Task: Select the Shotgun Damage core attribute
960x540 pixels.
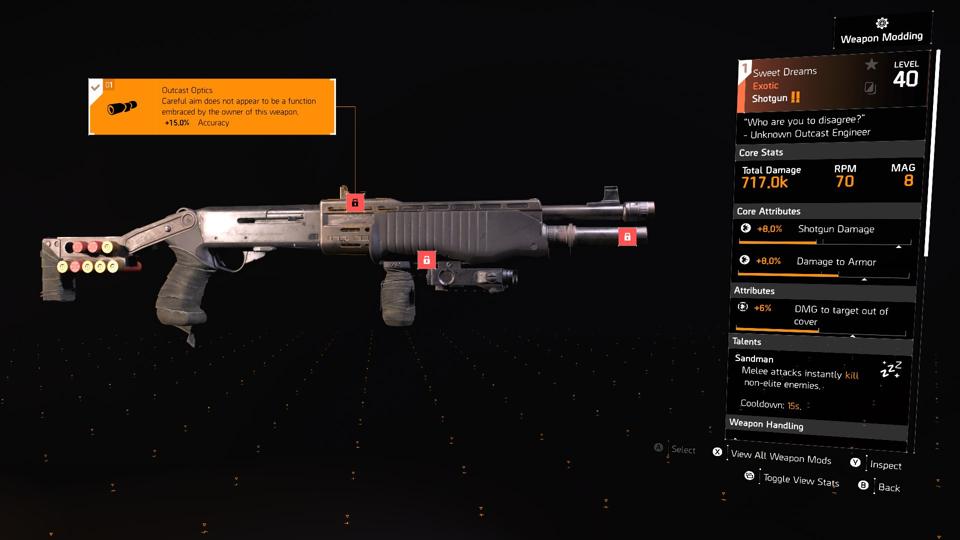Action: pyautogui.click(x=822, y=232)
